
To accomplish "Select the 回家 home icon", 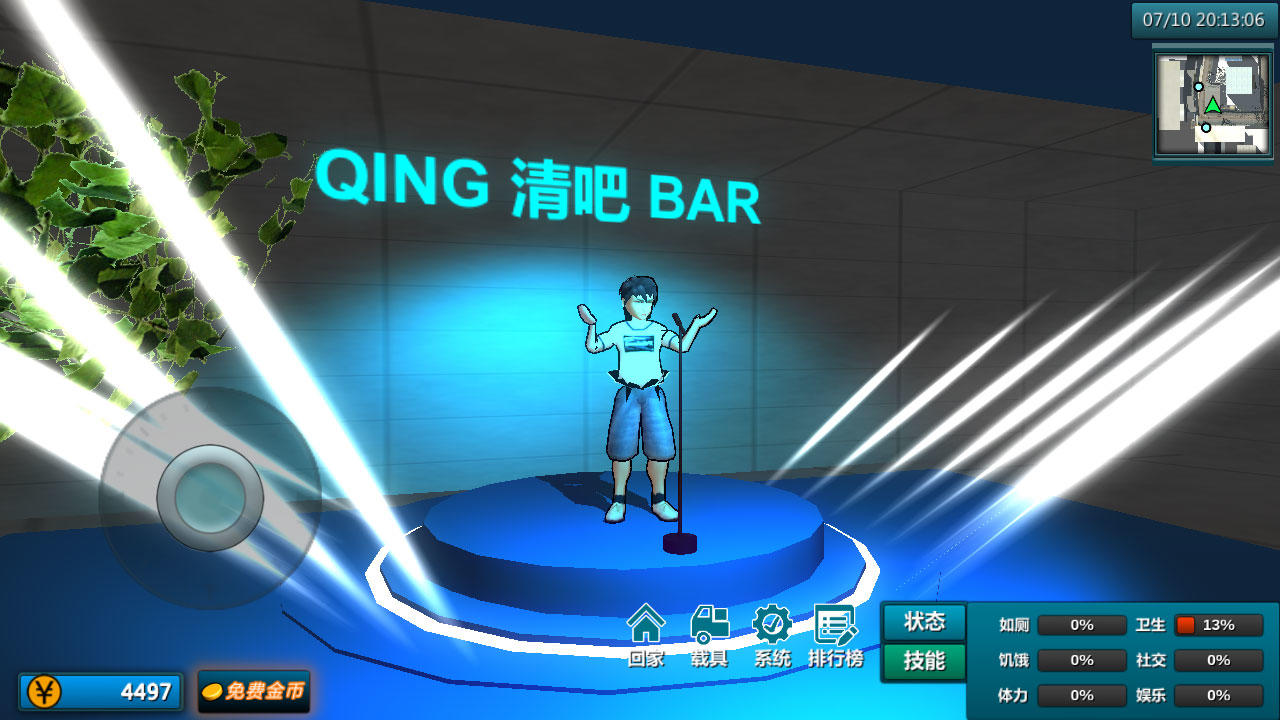I will click(x=646, y=630).
